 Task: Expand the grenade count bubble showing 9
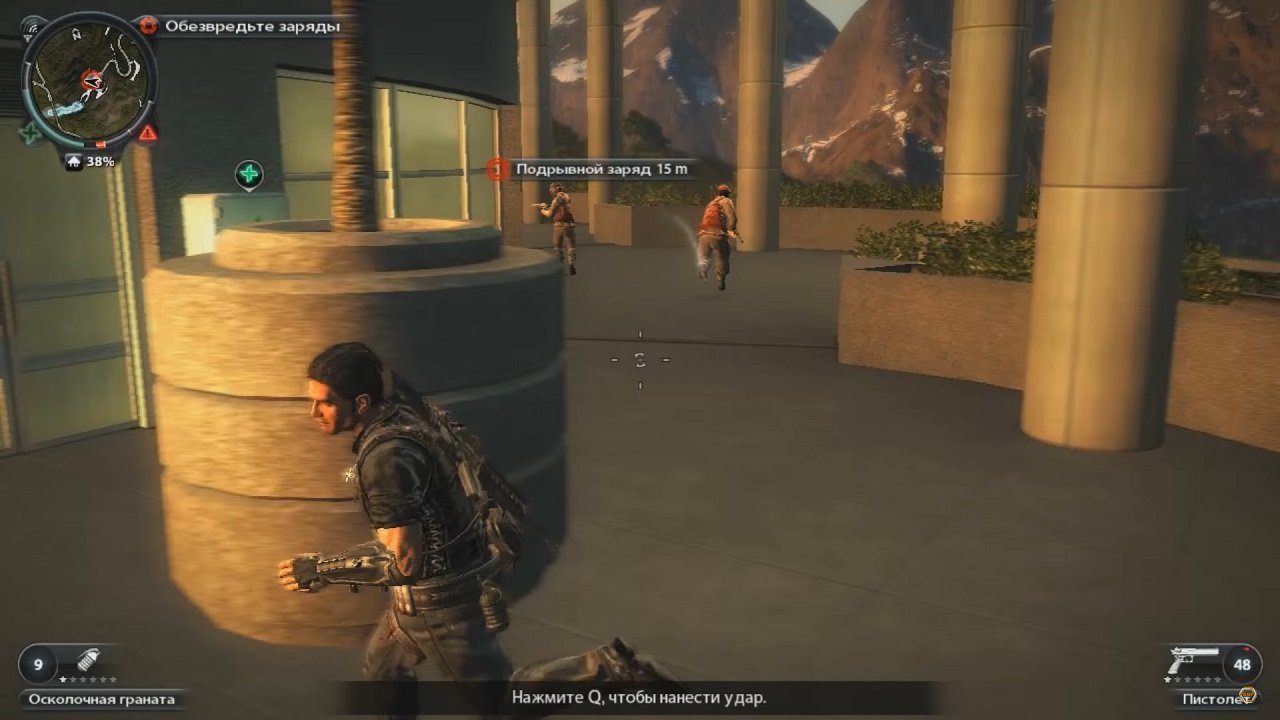37,663
